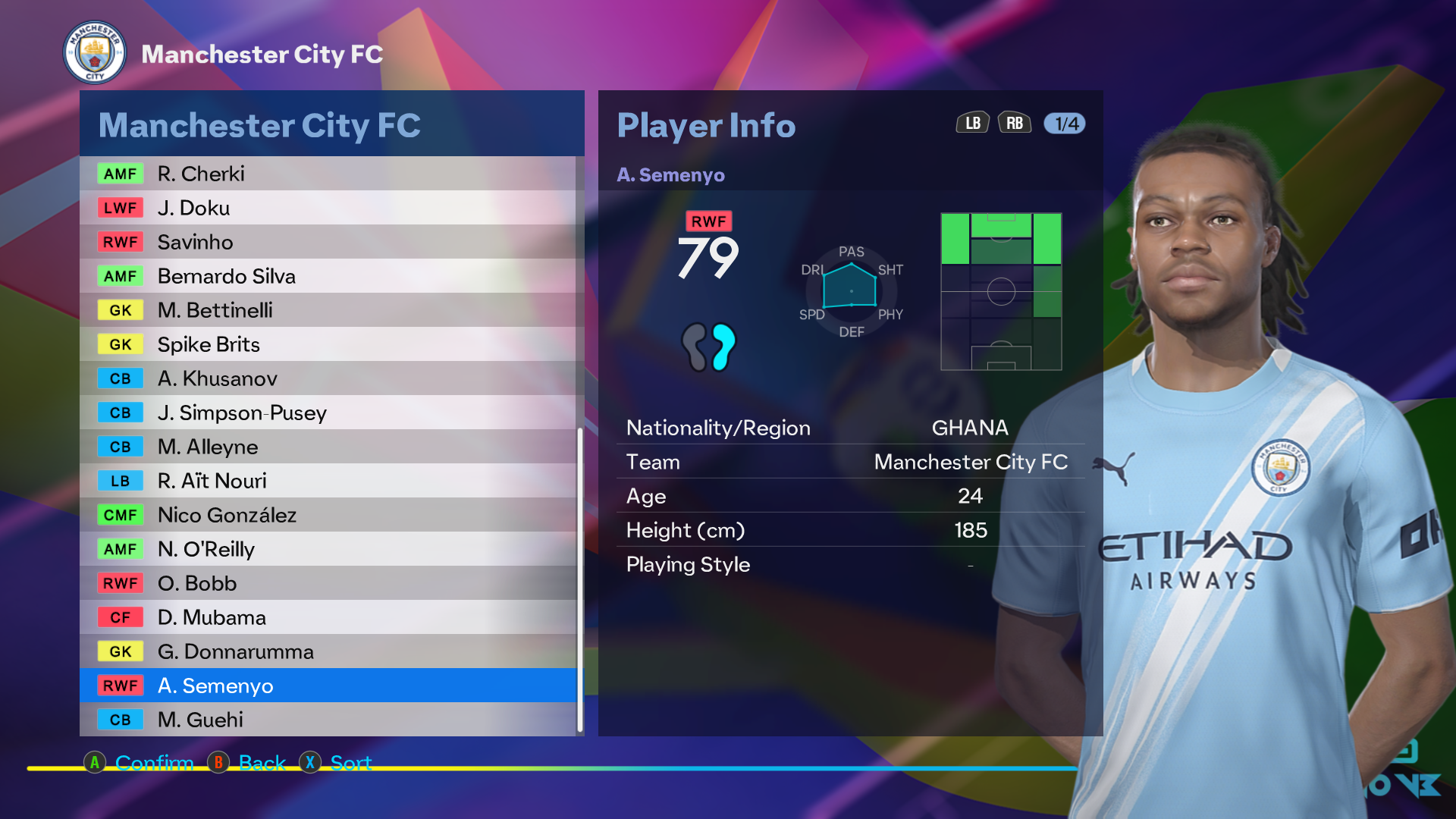Select J. Simpson-Pusey's row
Viewport: 1456px width, 819px height.
328,413
